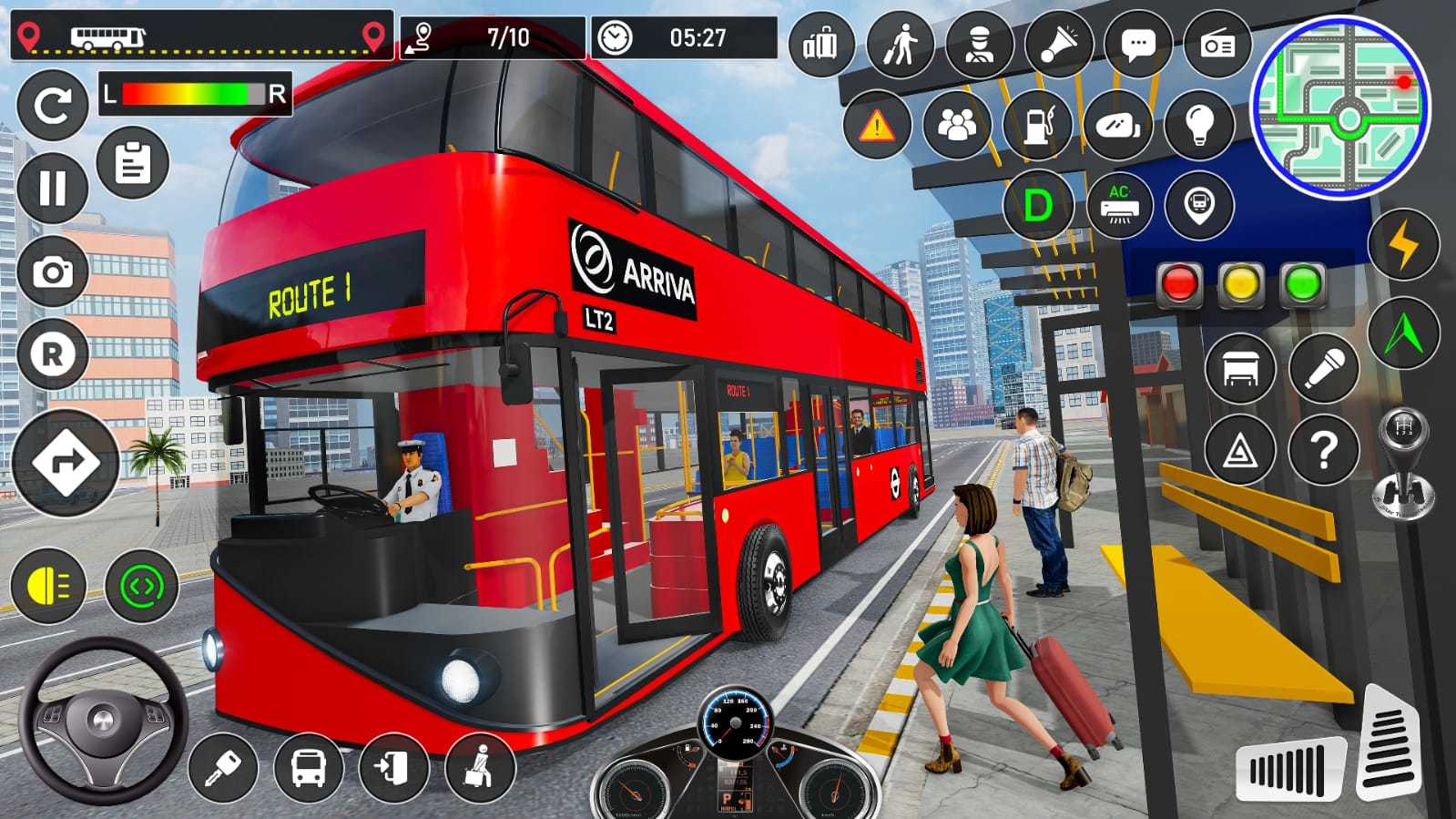This screenshot has width=1456, height=819.
Task: Open the circular city minimap
Action: (1339, 107)
